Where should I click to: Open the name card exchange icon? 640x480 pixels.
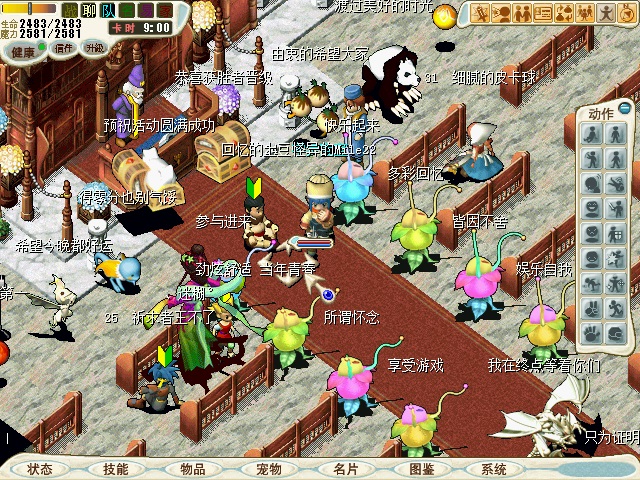[x=544, y=13]
